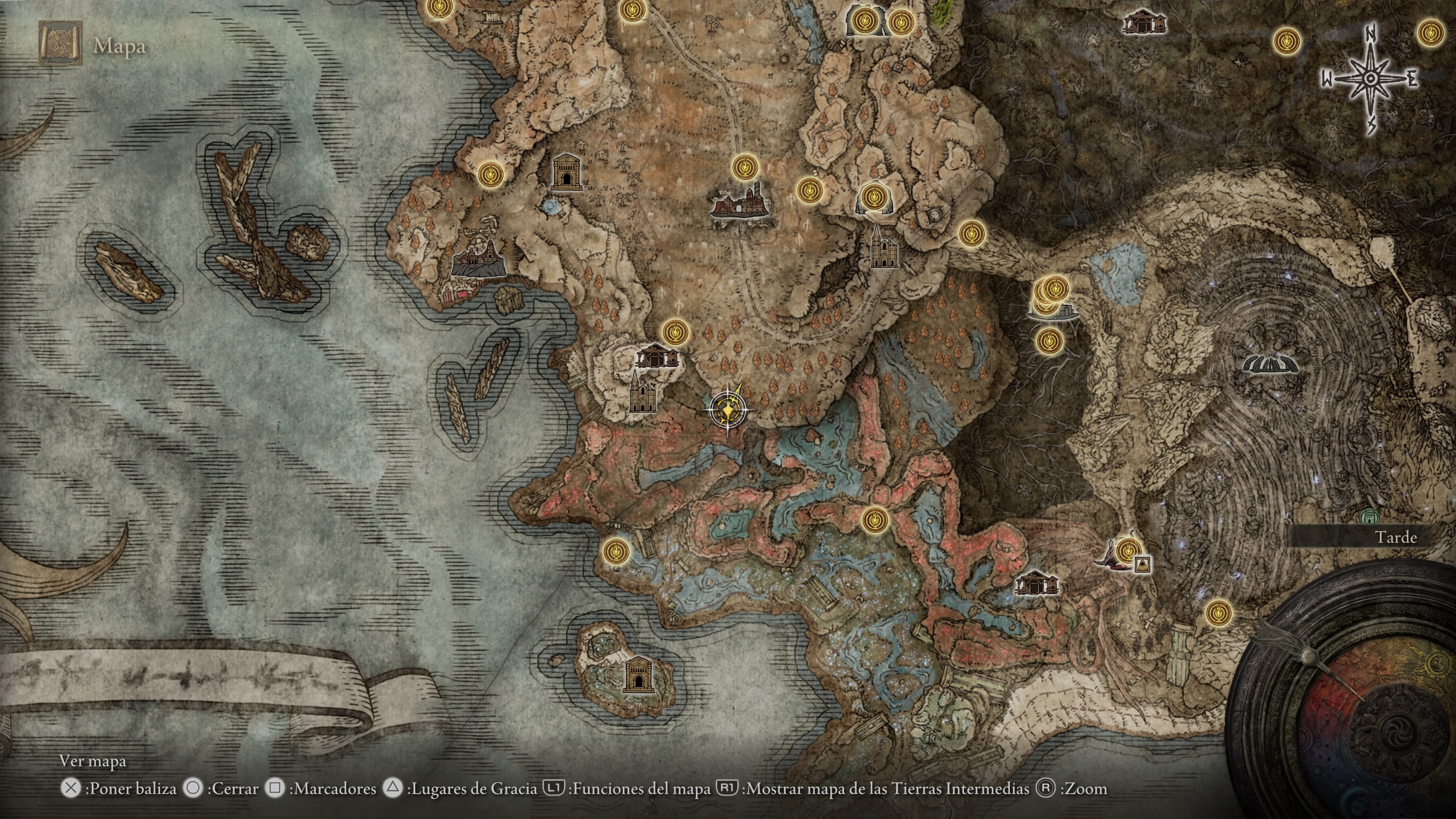1456x819 pixels.
Task: Choose the shack marker in the southeastern swamp
Action: 1036,583
